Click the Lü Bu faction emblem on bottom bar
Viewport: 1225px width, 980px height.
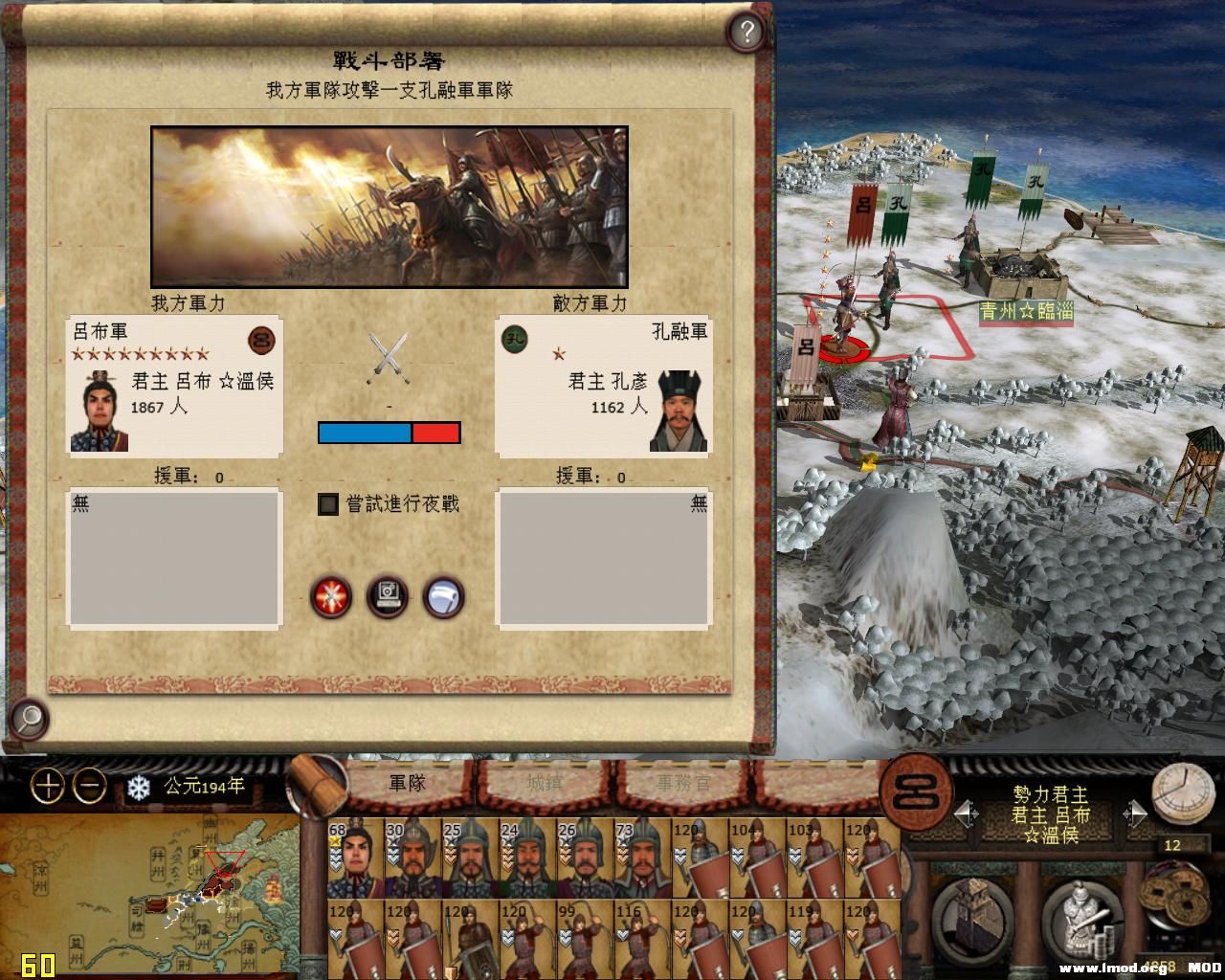[x=919, y=794]
